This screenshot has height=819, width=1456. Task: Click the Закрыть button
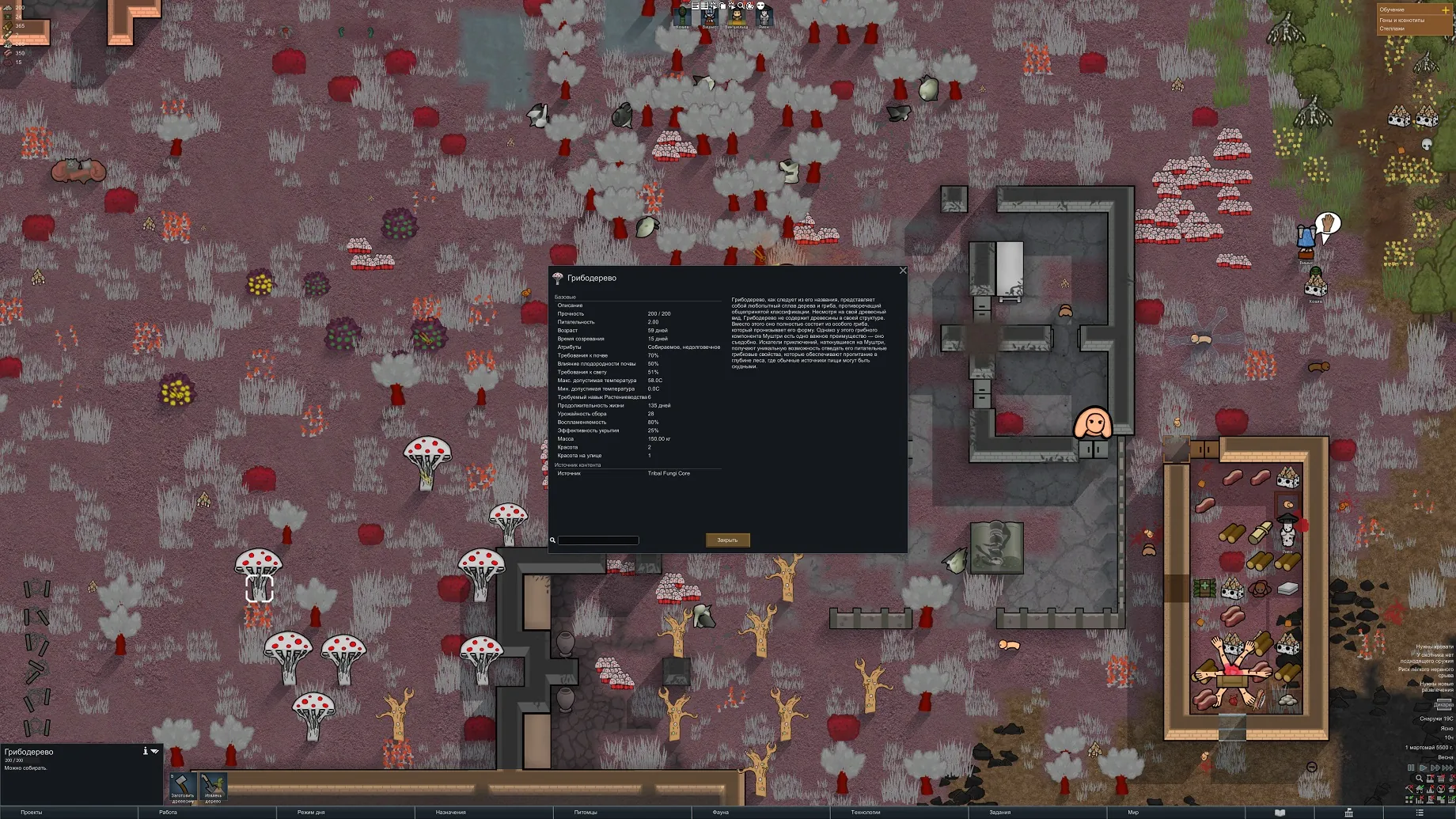click(727, 540)
